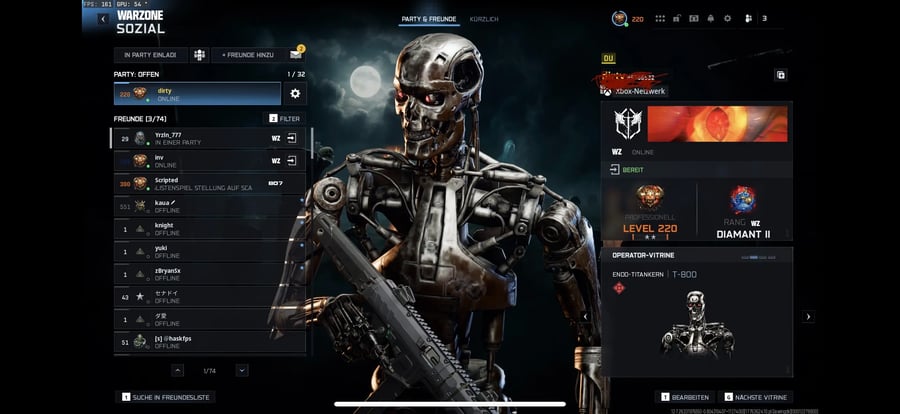Join the party of friend inv
This screenshot has width=900, height=414.
tap(292, 160)
